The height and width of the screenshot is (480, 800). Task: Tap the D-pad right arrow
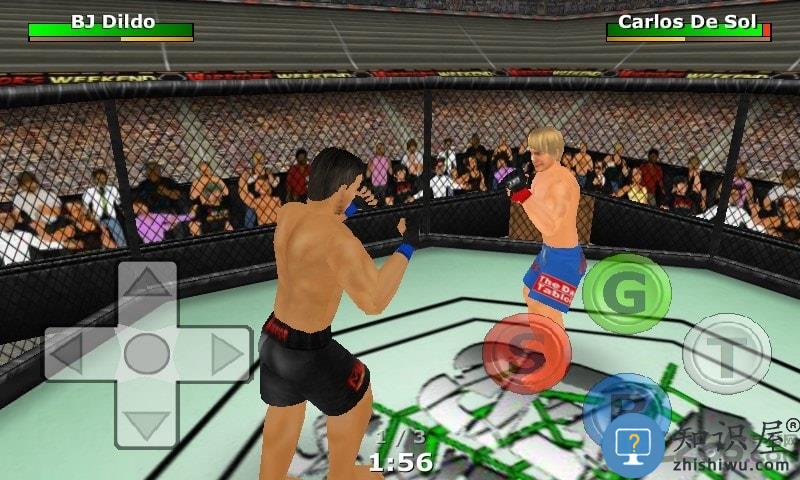[x=227, y=353]
